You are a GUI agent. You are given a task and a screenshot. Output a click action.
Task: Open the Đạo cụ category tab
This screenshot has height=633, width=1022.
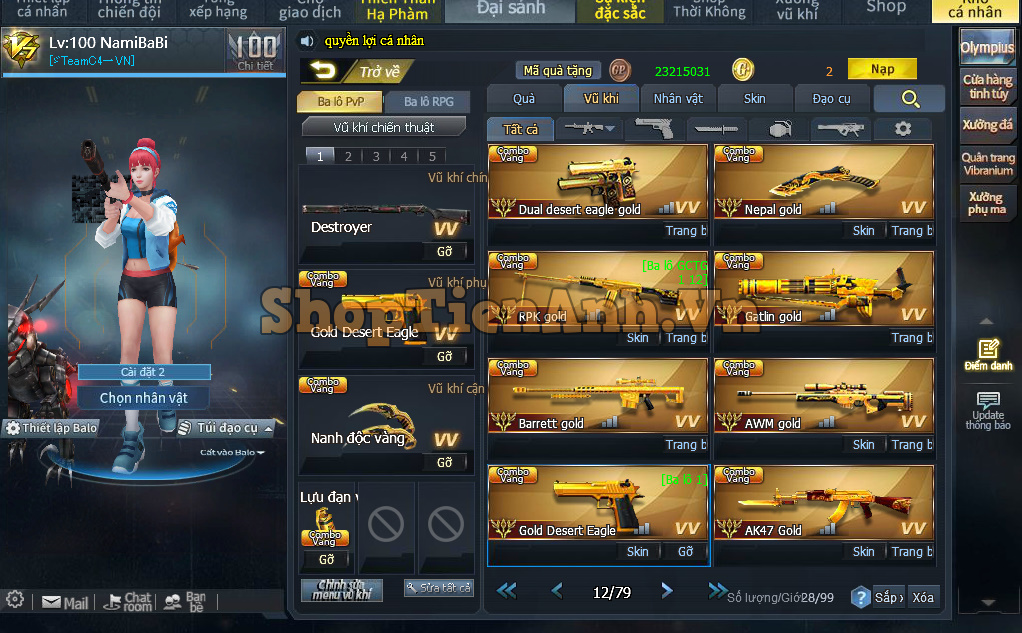coord(831,98)
